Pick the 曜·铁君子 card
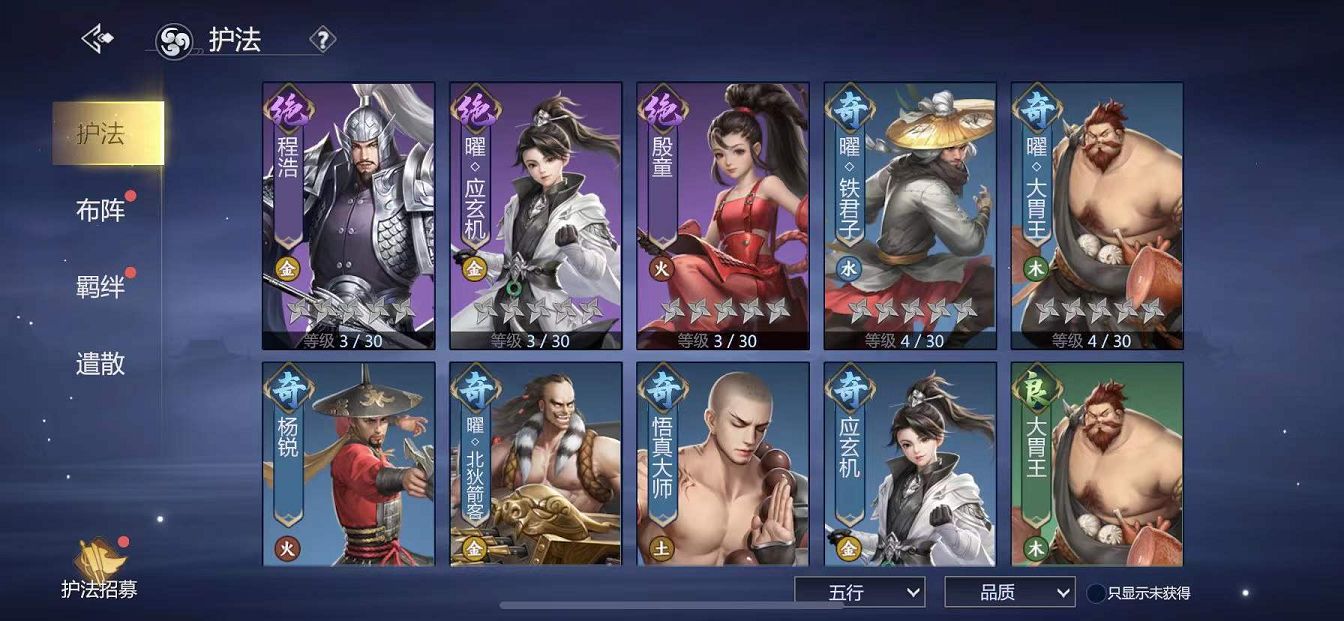Screen dimensions: 1344x621 pyautogui.click(x=909, y=215)
